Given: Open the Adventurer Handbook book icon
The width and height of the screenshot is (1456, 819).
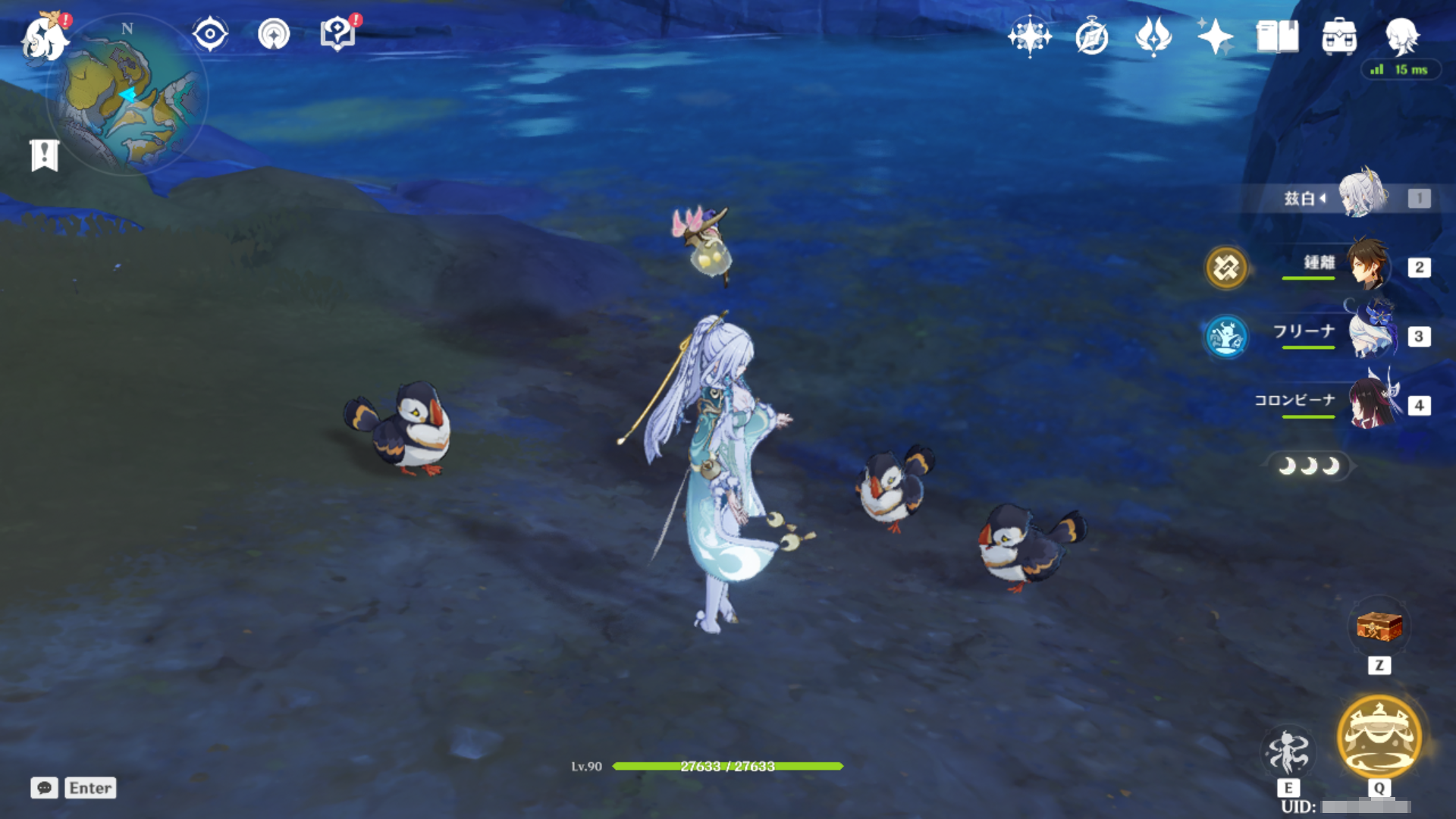Looking at the screenshot, I should pyautogui.click(x=1277, y=36).
